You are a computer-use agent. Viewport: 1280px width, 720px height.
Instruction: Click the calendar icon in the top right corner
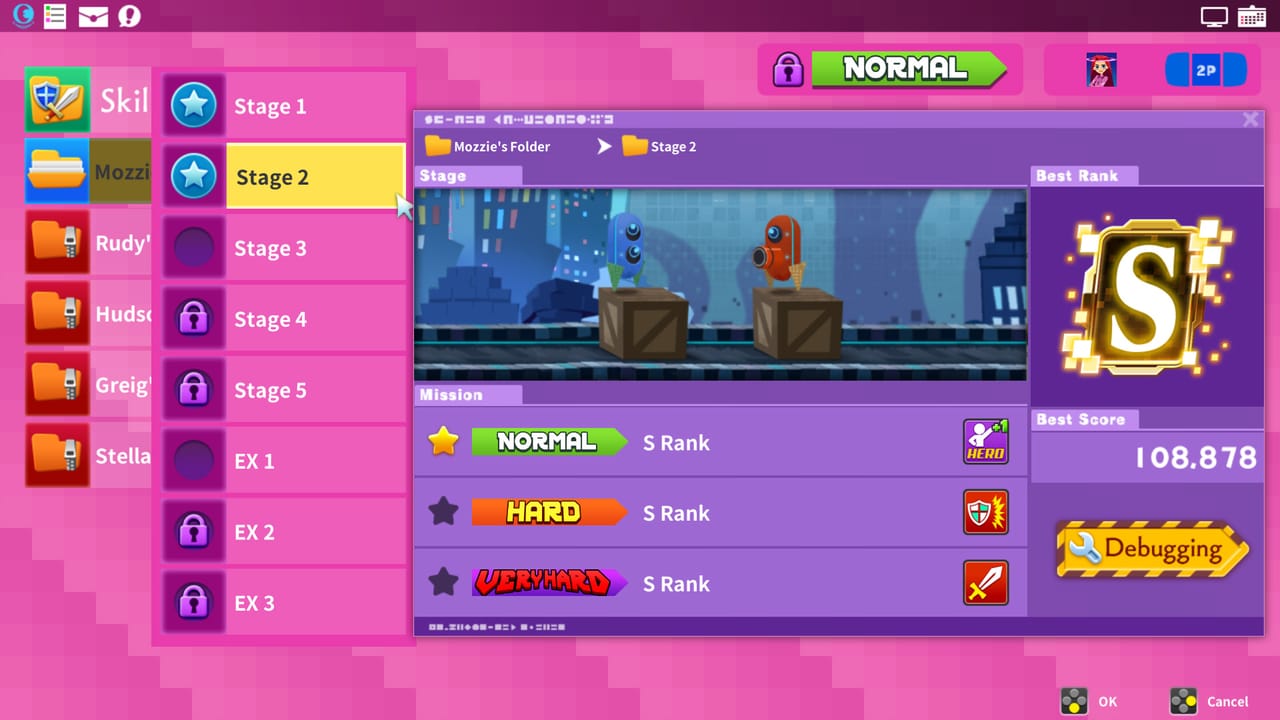coord(1251,16)
